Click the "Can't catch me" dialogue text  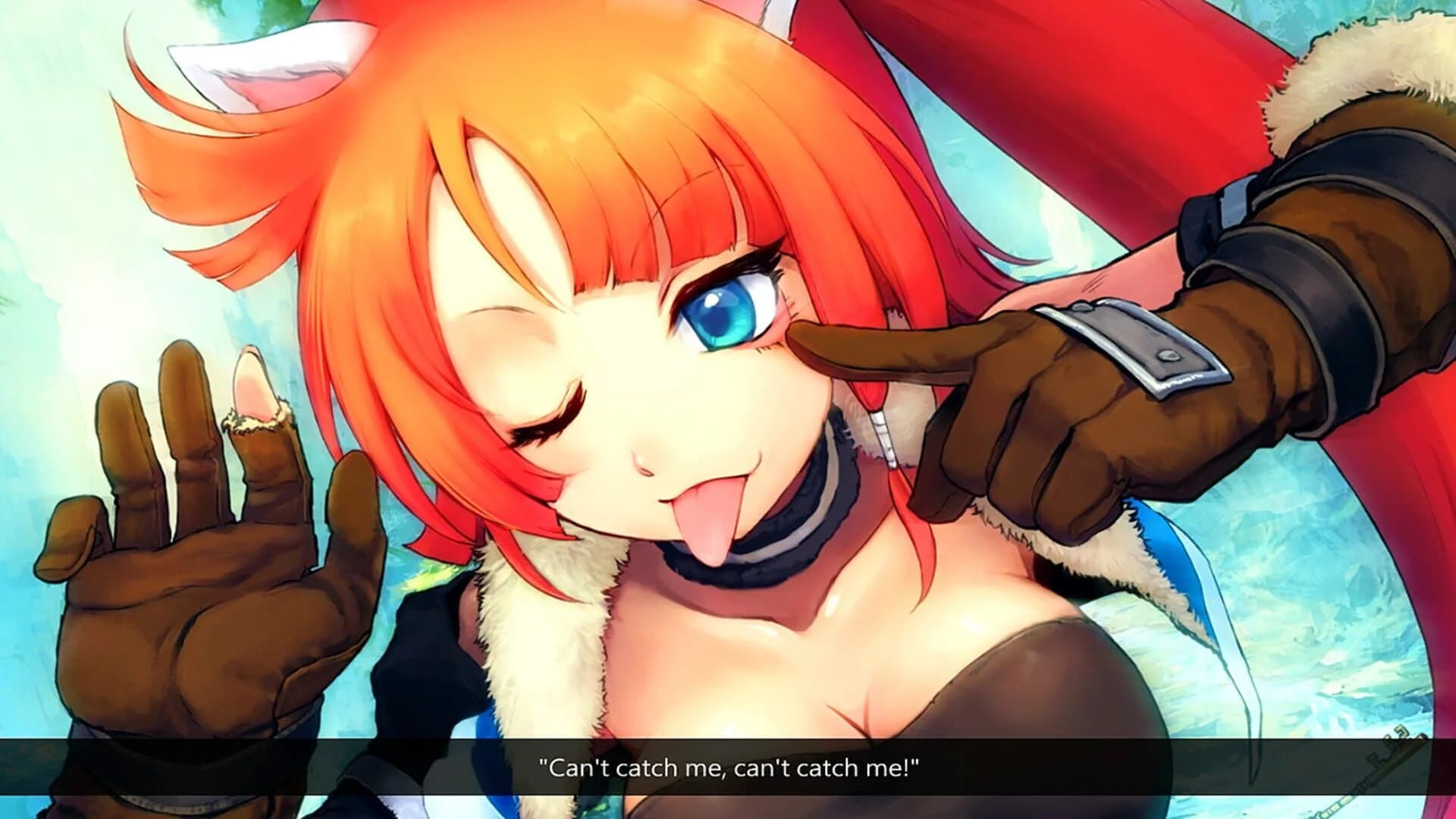(x=728, y=767)
